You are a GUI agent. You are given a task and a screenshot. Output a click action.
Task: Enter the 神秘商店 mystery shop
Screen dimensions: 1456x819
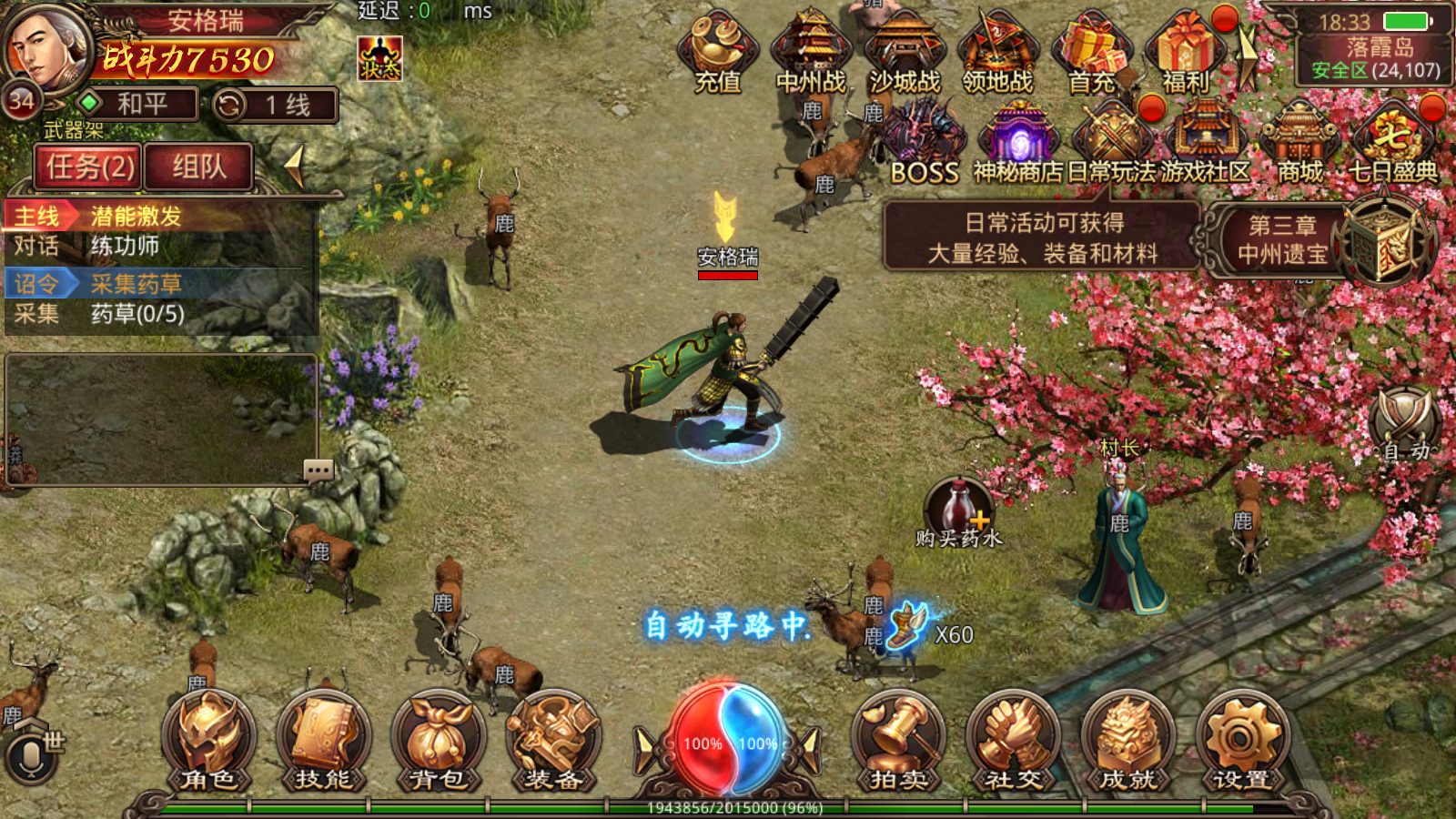pyautogui.click(x=1018, y=144)
